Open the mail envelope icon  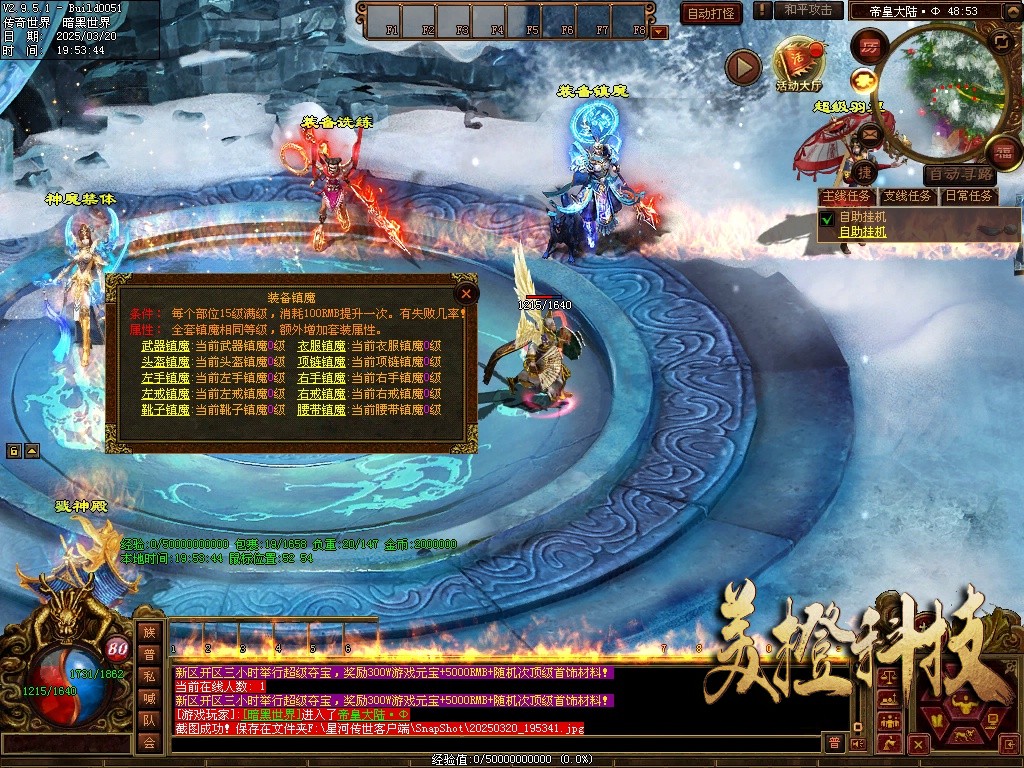pyautogui.click(x=870, y=133)
